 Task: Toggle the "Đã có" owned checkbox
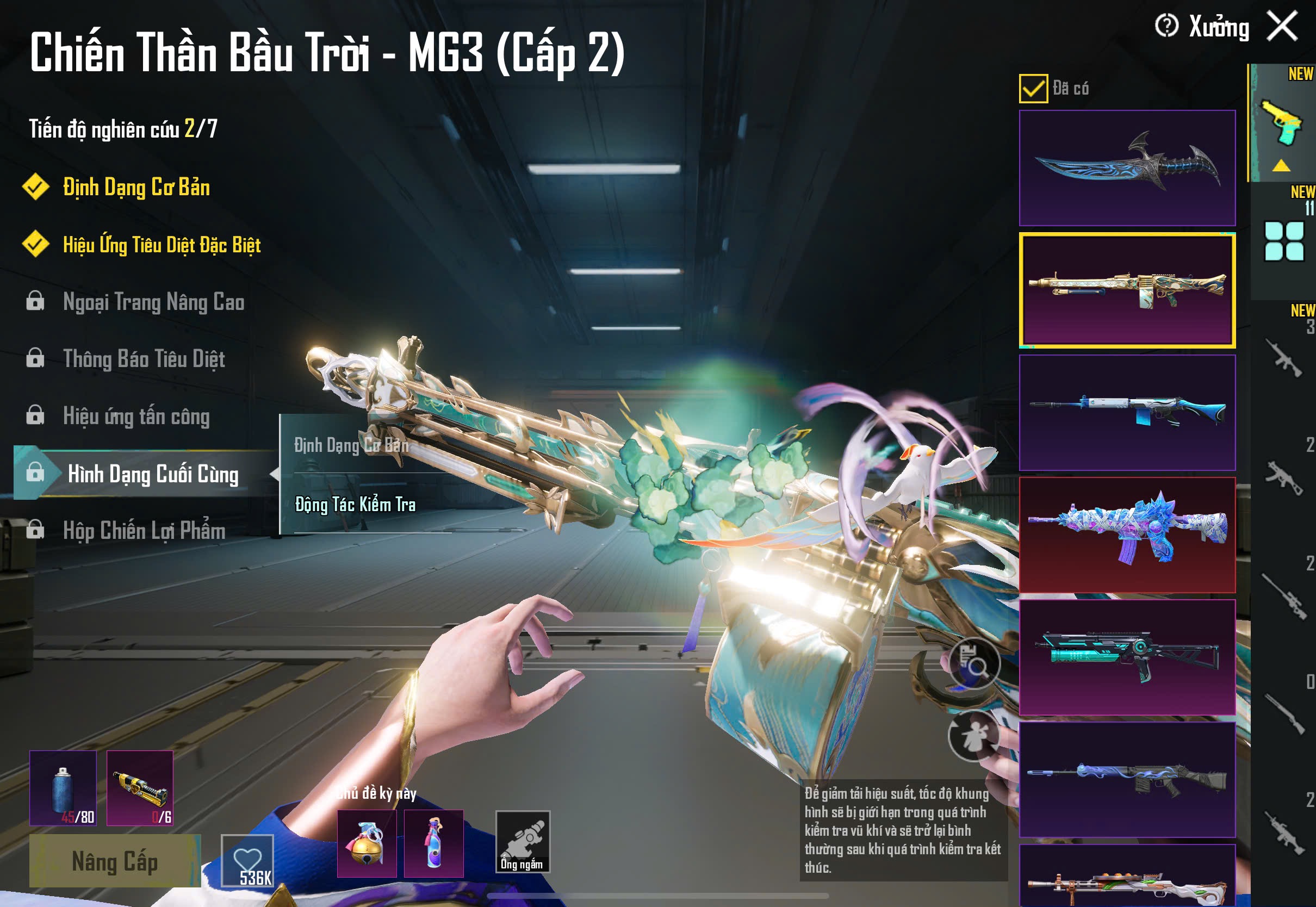pos(1033,89)
